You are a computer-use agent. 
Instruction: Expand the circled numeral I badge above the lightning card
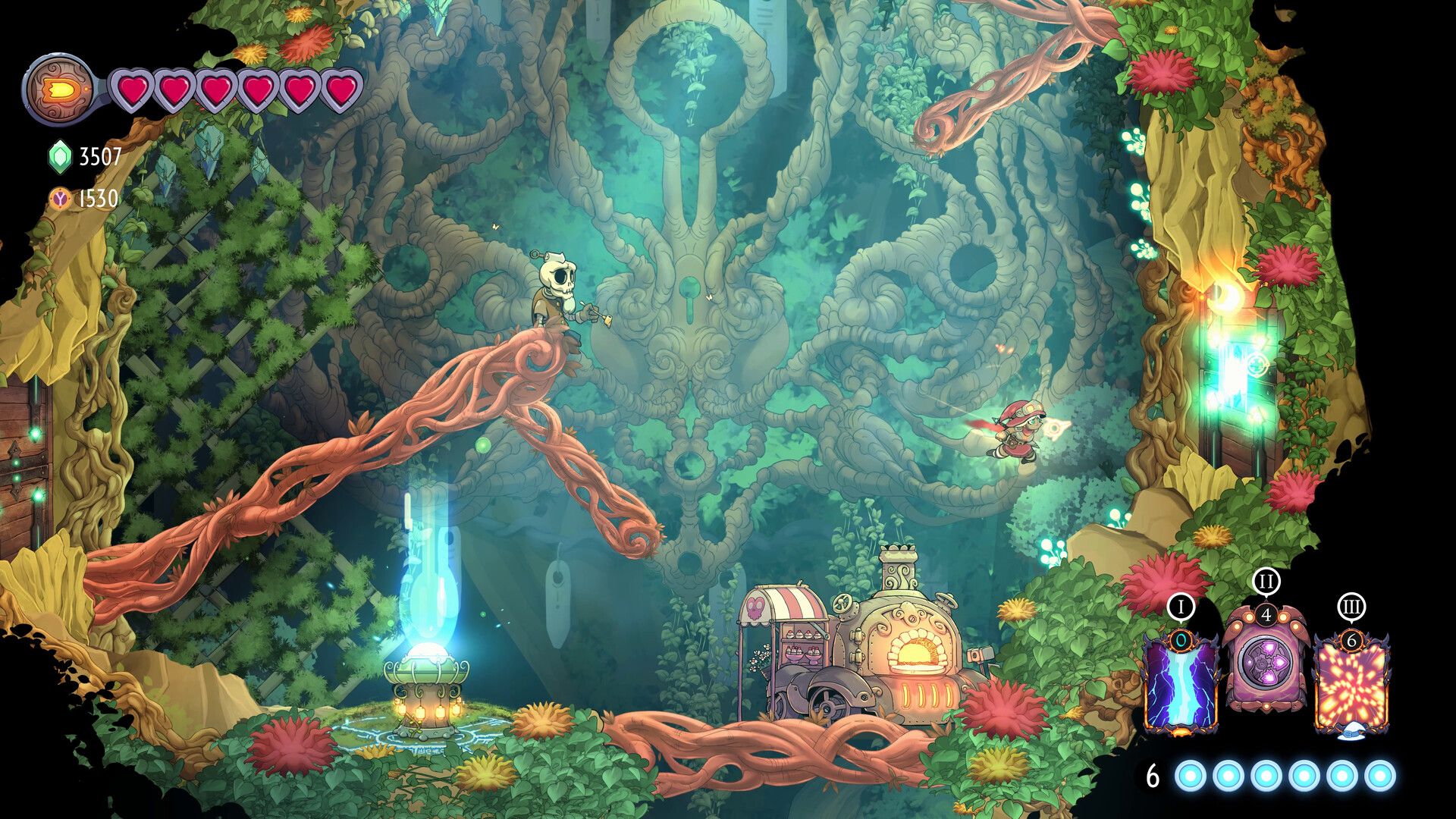coord(1181,607)
